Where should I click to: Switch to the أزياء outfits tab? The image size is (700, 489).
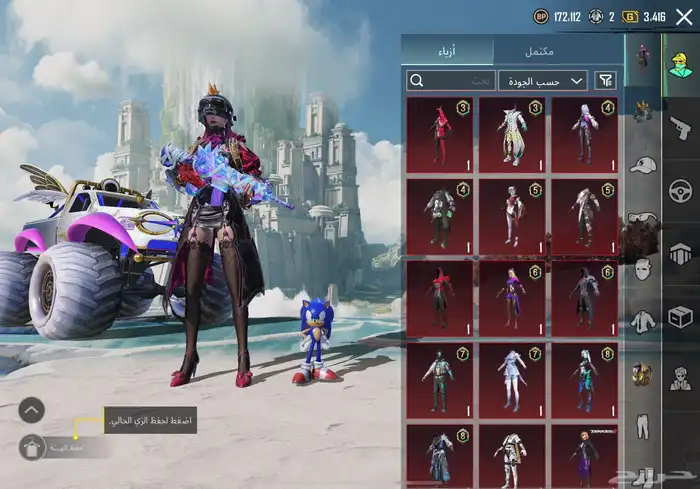(448, 51)
